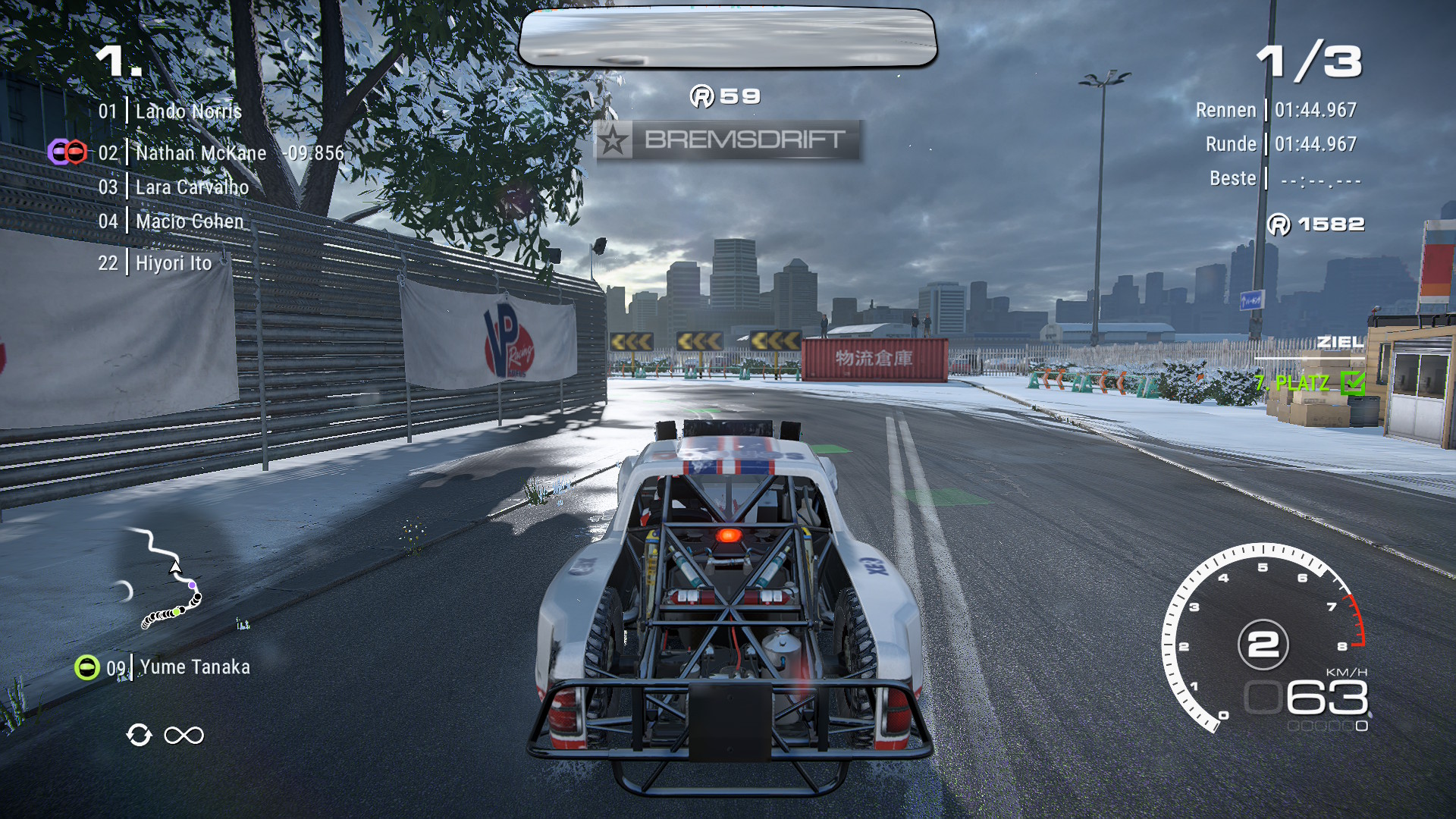Click the tachometer gear dial
This screenshot has height=819, width=1456.
coord(1263,645)
